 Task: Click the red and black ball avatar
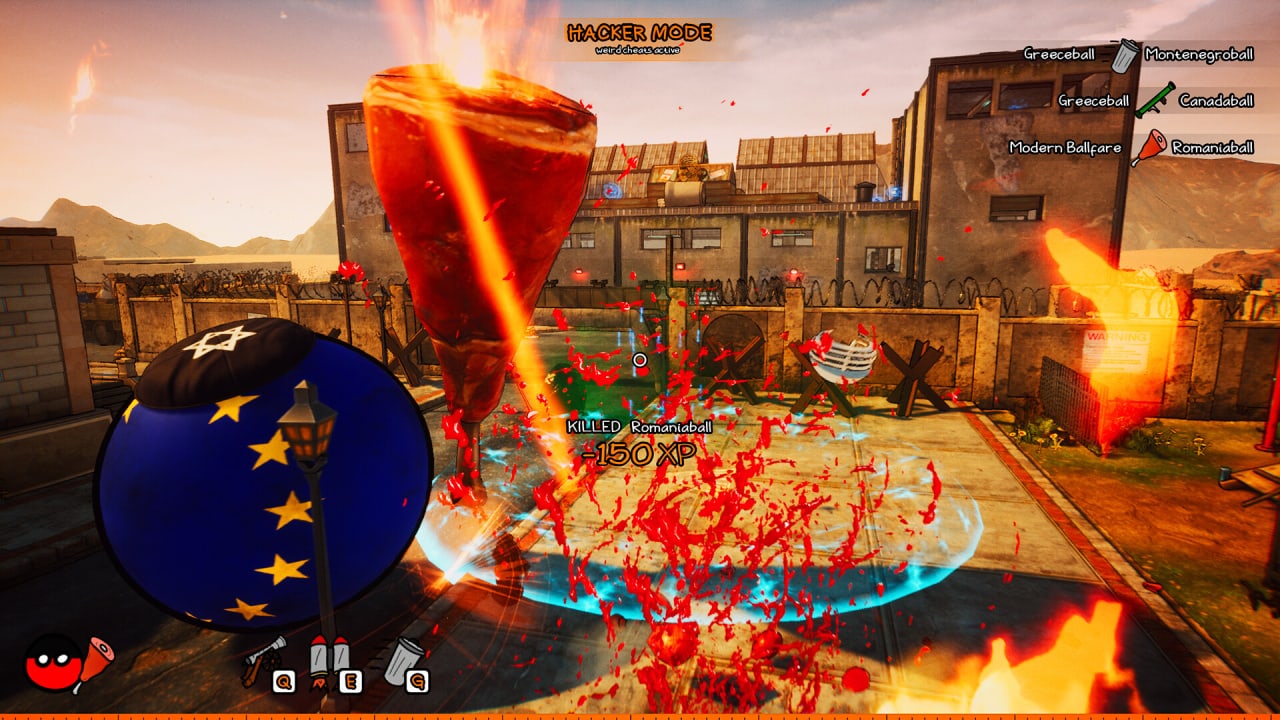[52, 663]
